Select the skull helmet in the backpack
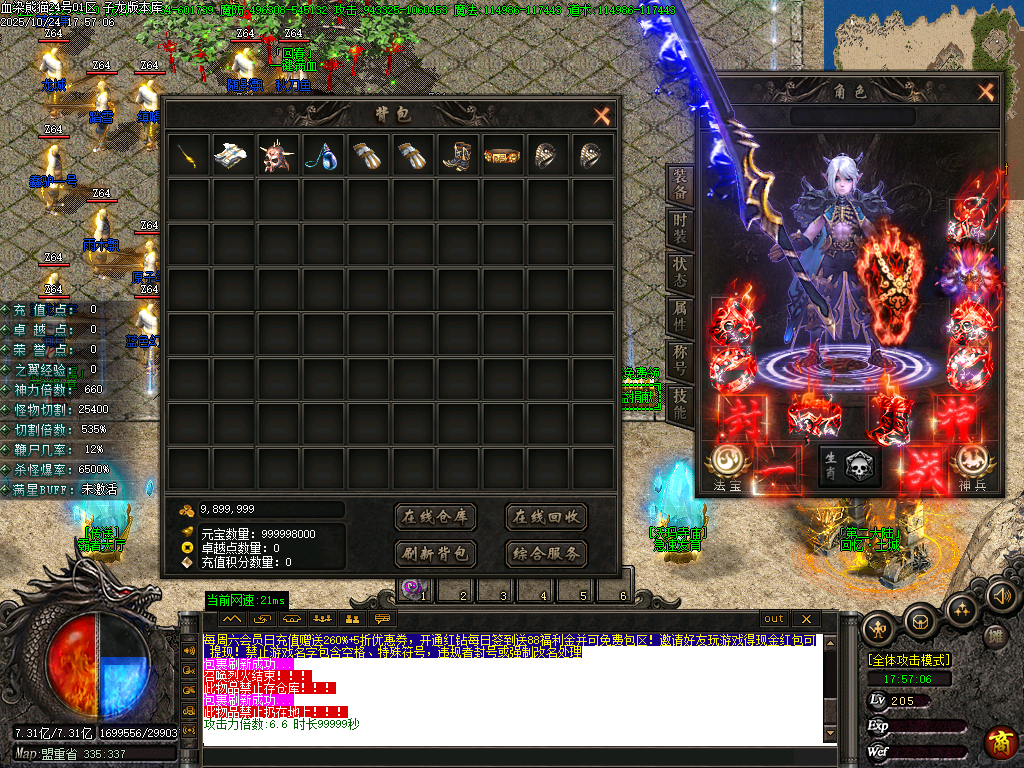This screenshot has height=768, width=1024. pyautogui.click(x=278, y=156)
